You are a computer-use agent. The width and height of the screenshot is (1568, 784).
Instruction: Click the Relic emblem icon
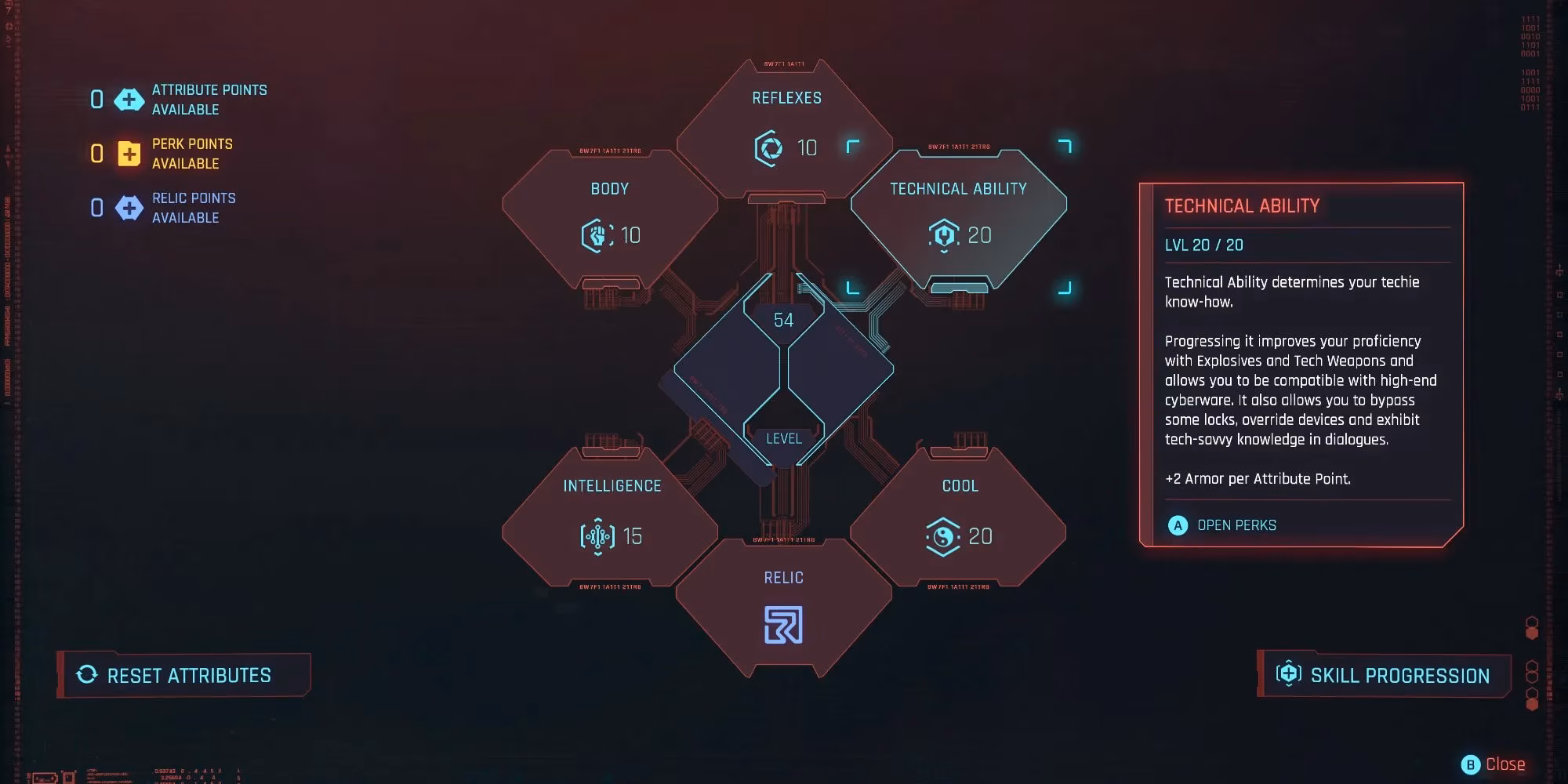(x=786, y=625)
